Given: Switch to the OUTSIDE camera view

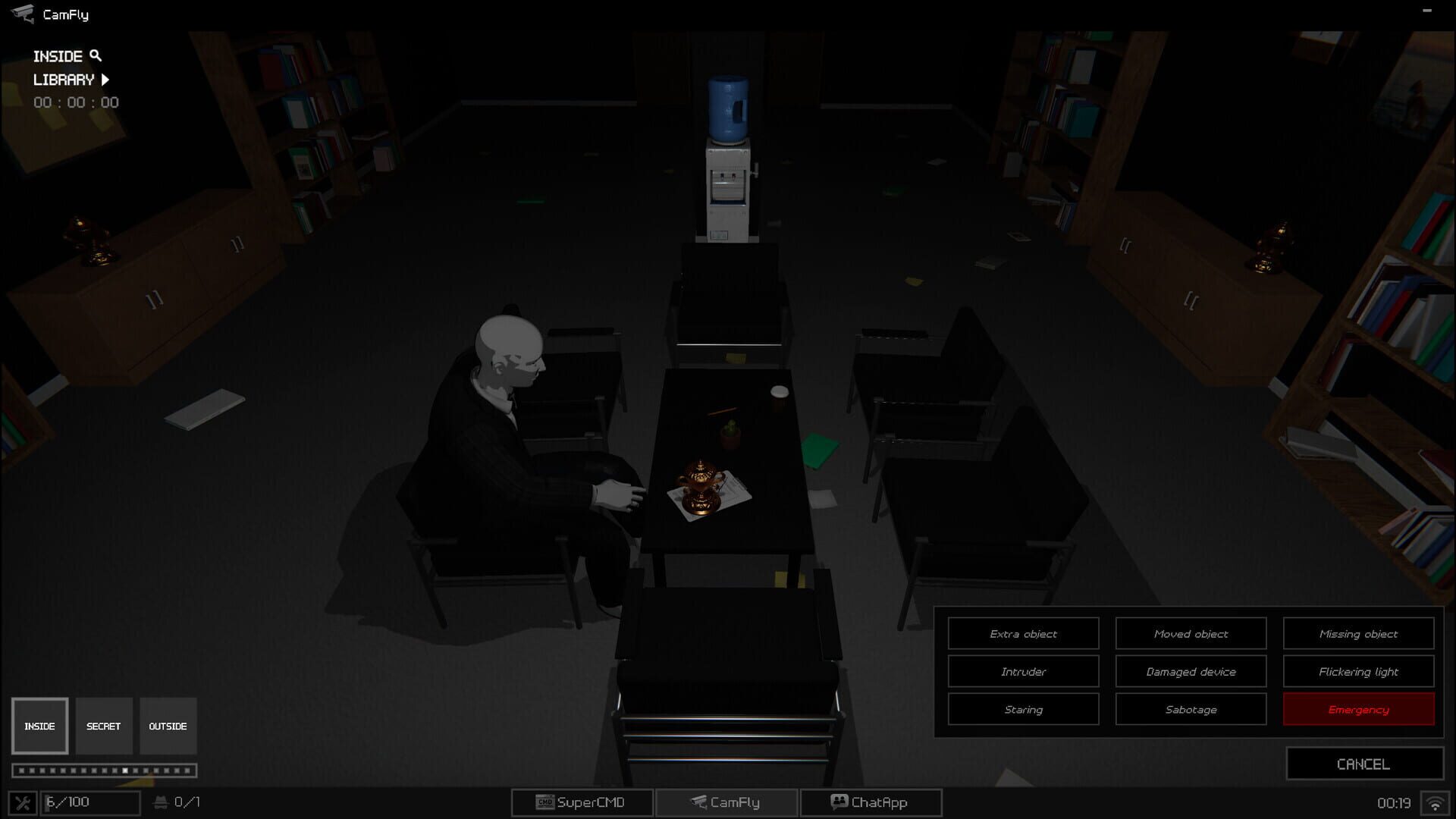Looking at the screenshot, I should (x=168, y=726).
